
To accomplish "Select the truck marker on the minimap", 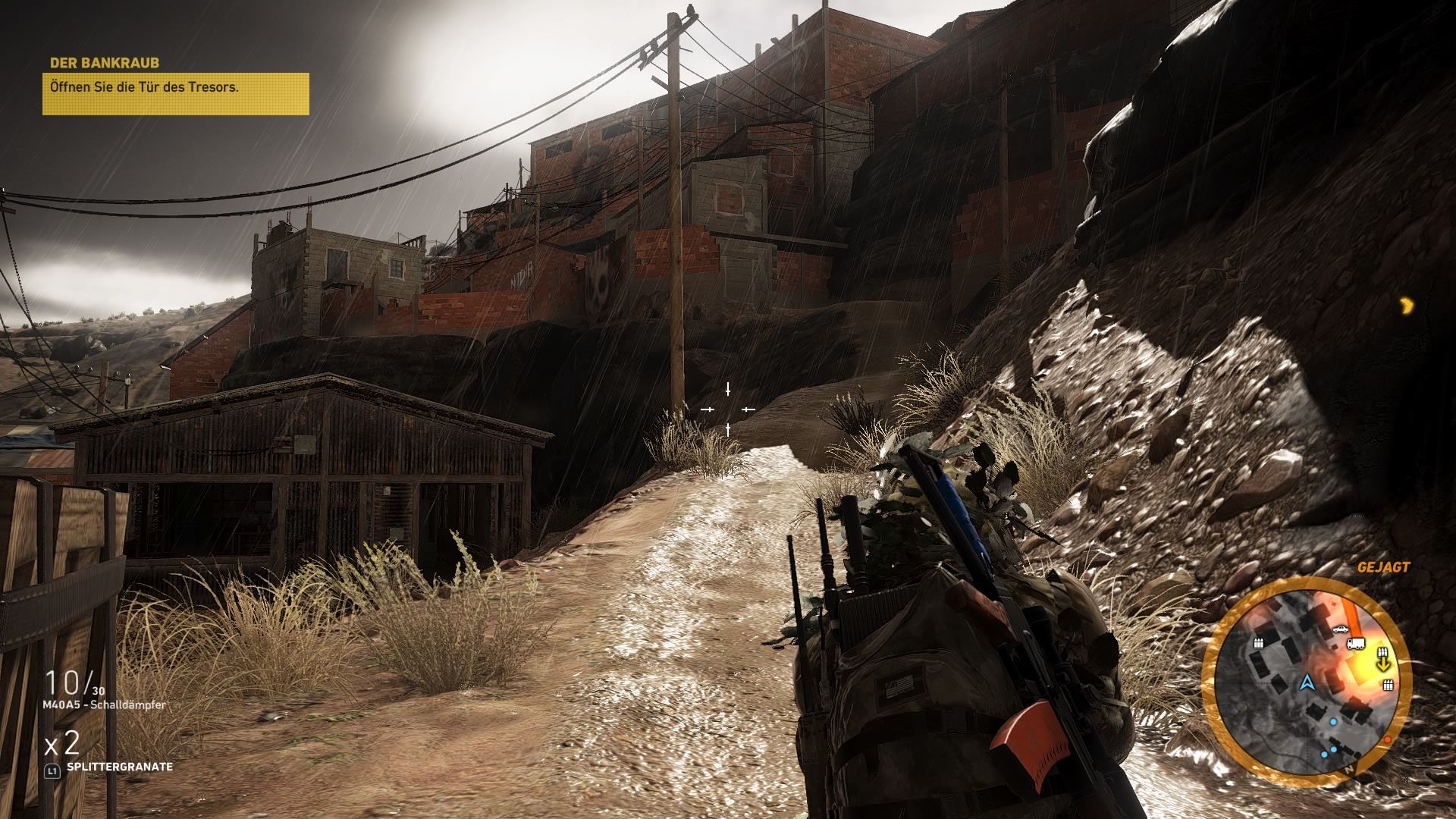I will [1356, 644].
